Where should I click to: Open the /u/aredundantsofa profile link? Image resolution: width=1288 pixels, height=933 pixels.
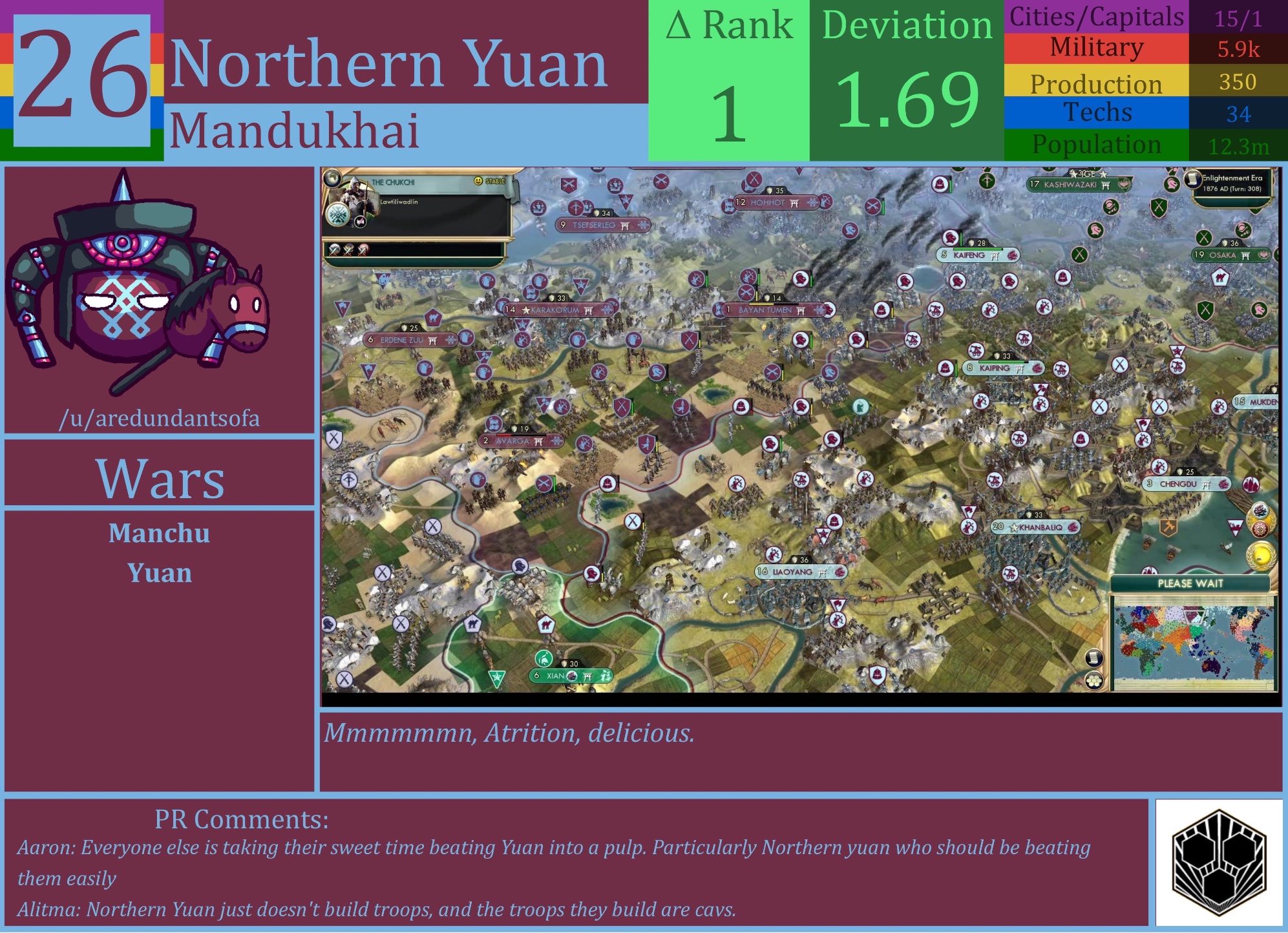coord(162,419)
